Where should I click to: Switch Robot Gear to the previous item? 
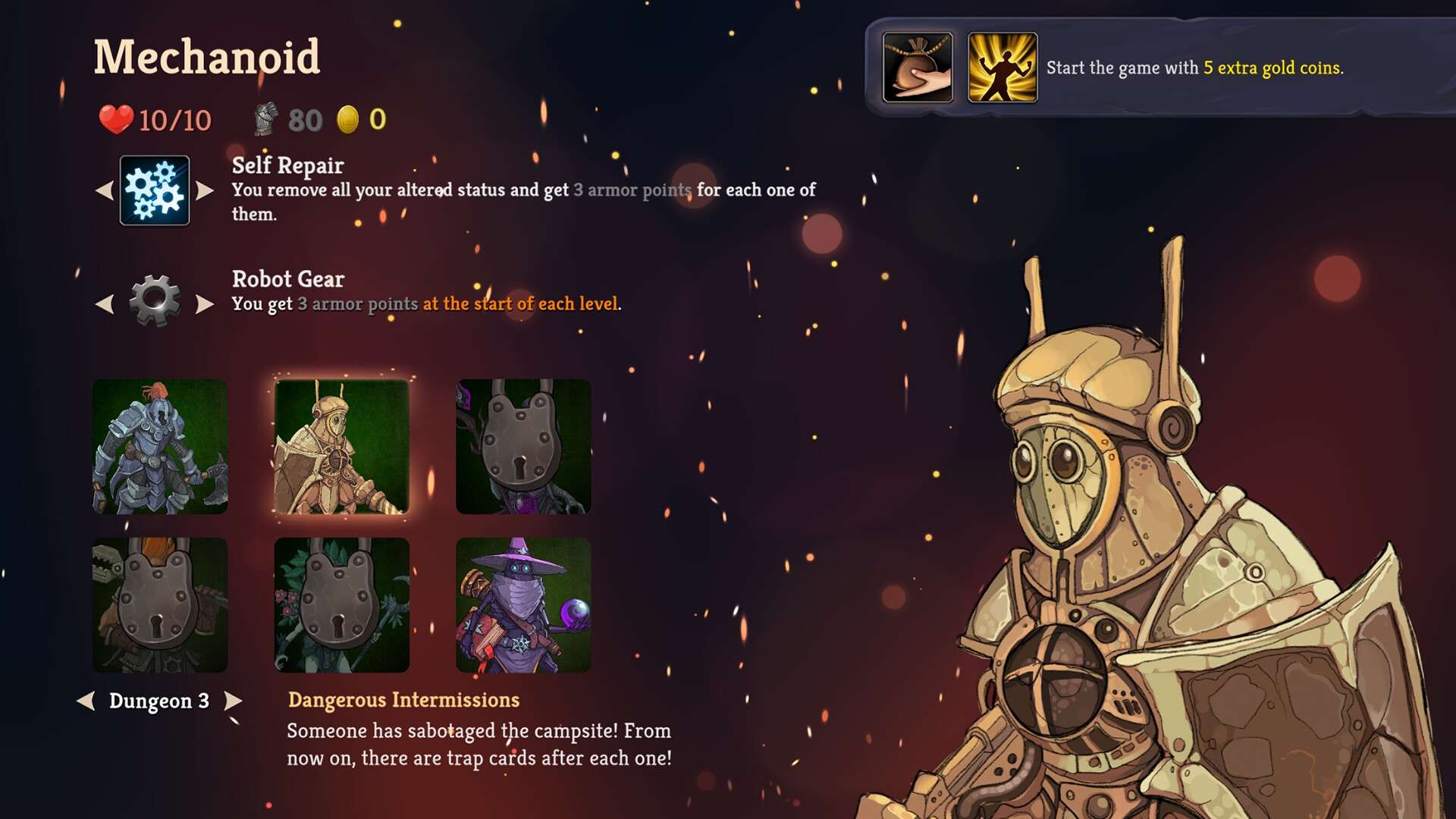[x=105, y=304]
